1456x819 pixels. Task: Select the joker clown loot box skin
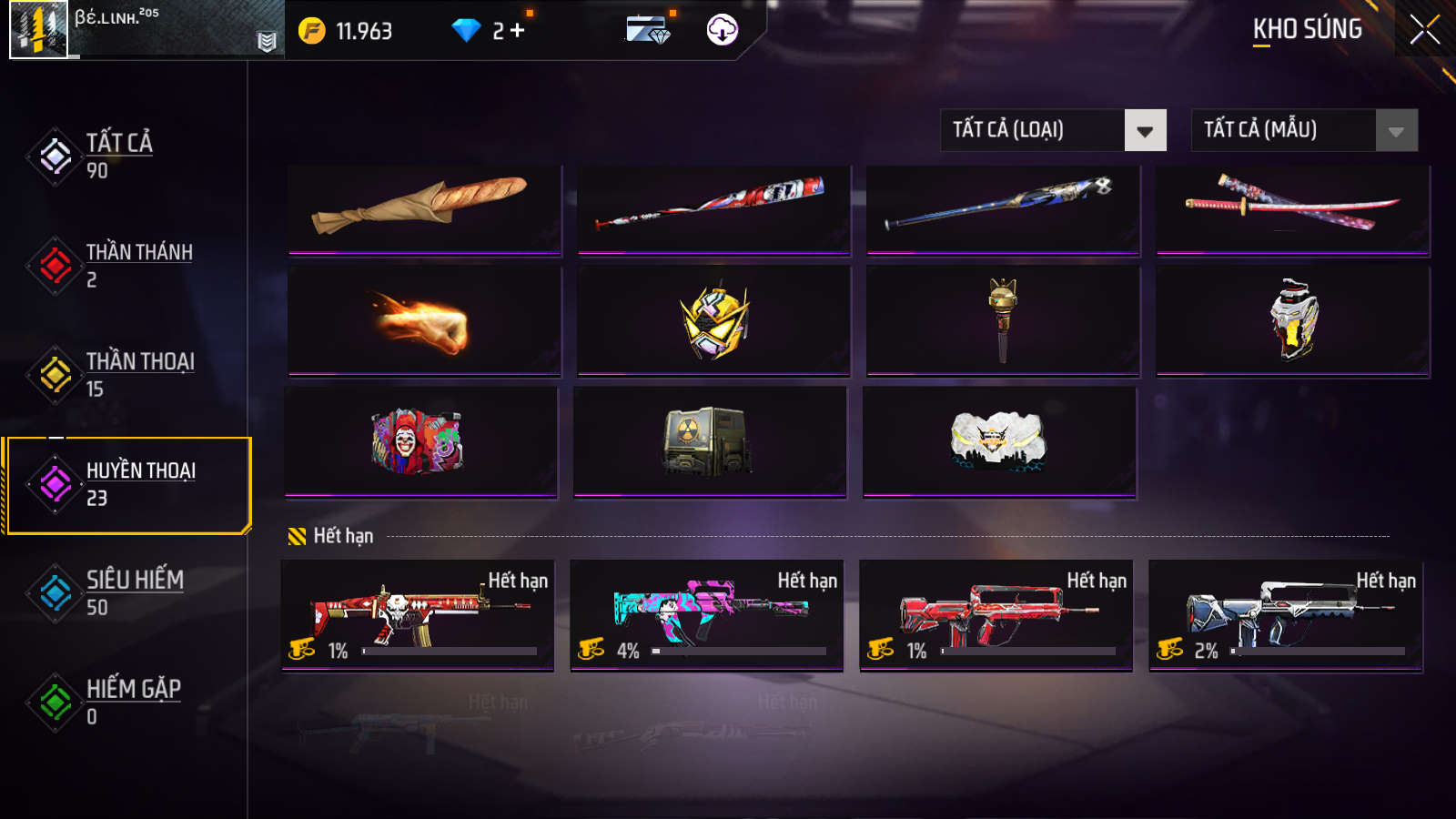pyautogui.click(x=420, y=441)
